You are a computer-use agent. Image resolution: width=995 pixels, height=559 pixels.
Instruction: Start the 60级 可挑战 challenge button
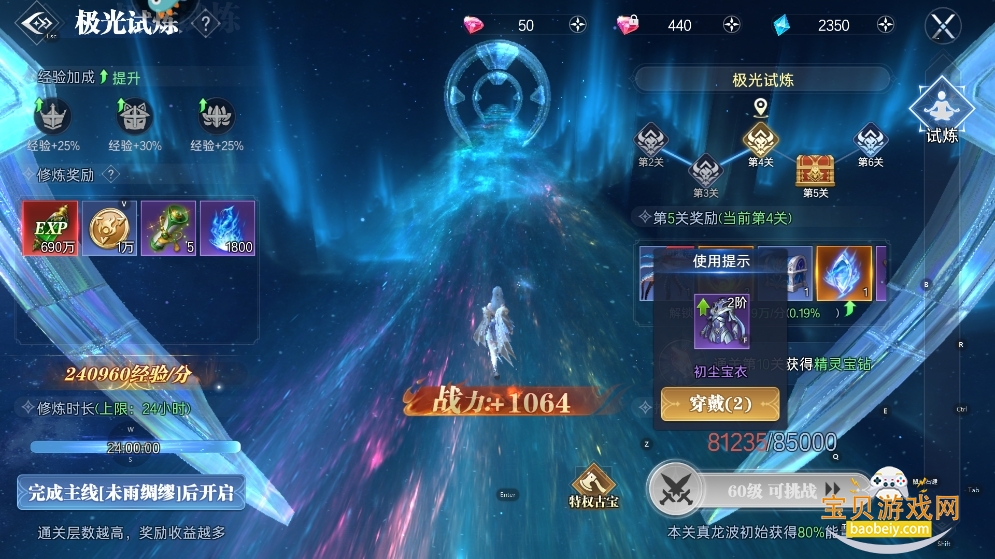point(760,490)
